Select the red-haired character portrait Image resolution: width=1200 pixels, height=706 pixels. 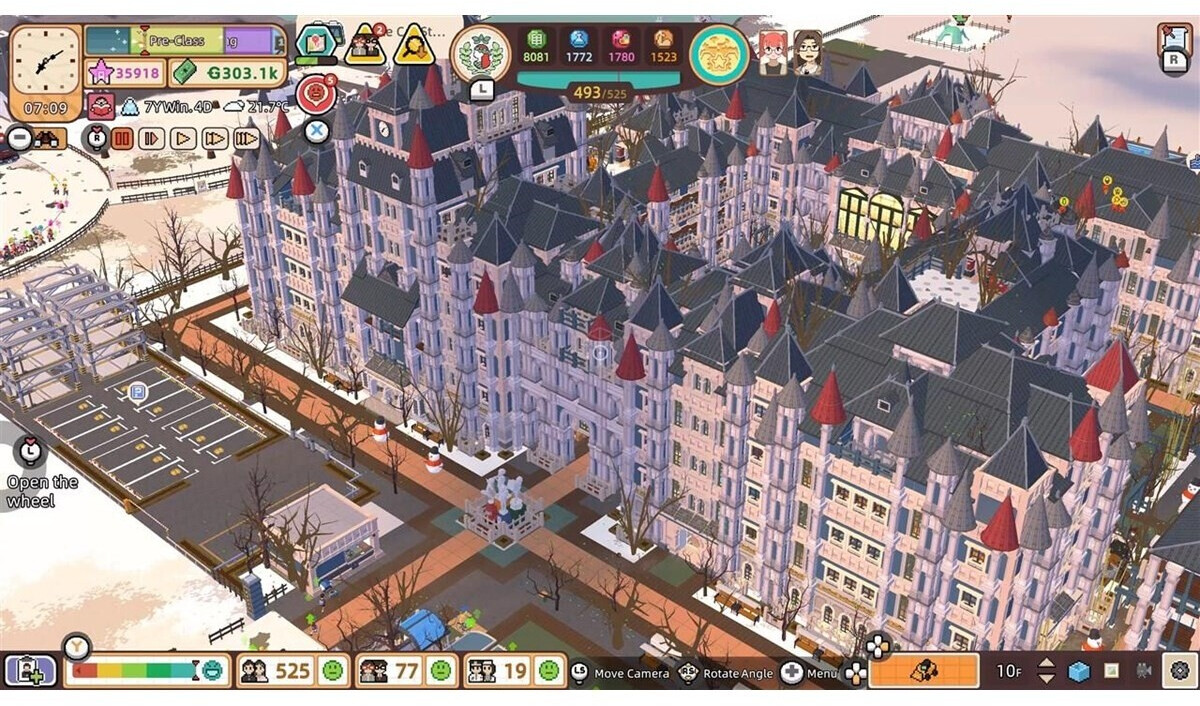[772, 52]
